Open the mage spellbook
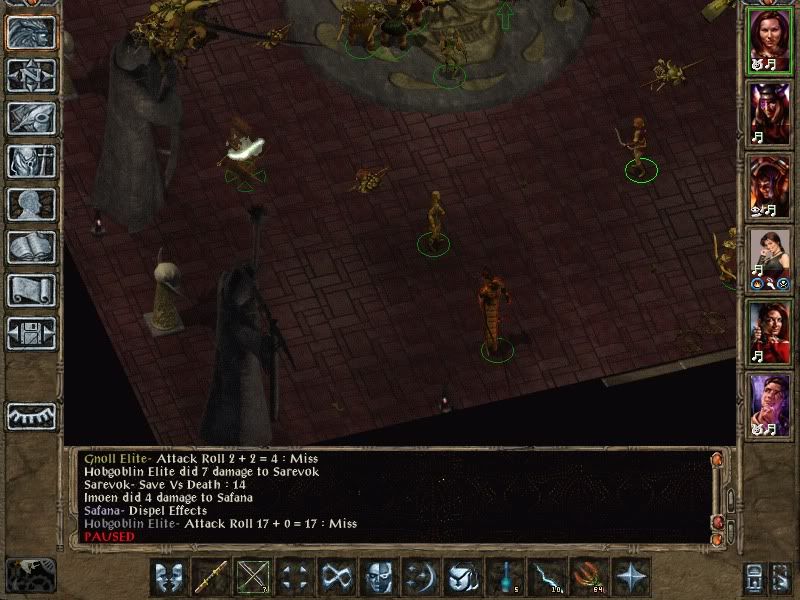Screen dimensions: 800x600 30,247
